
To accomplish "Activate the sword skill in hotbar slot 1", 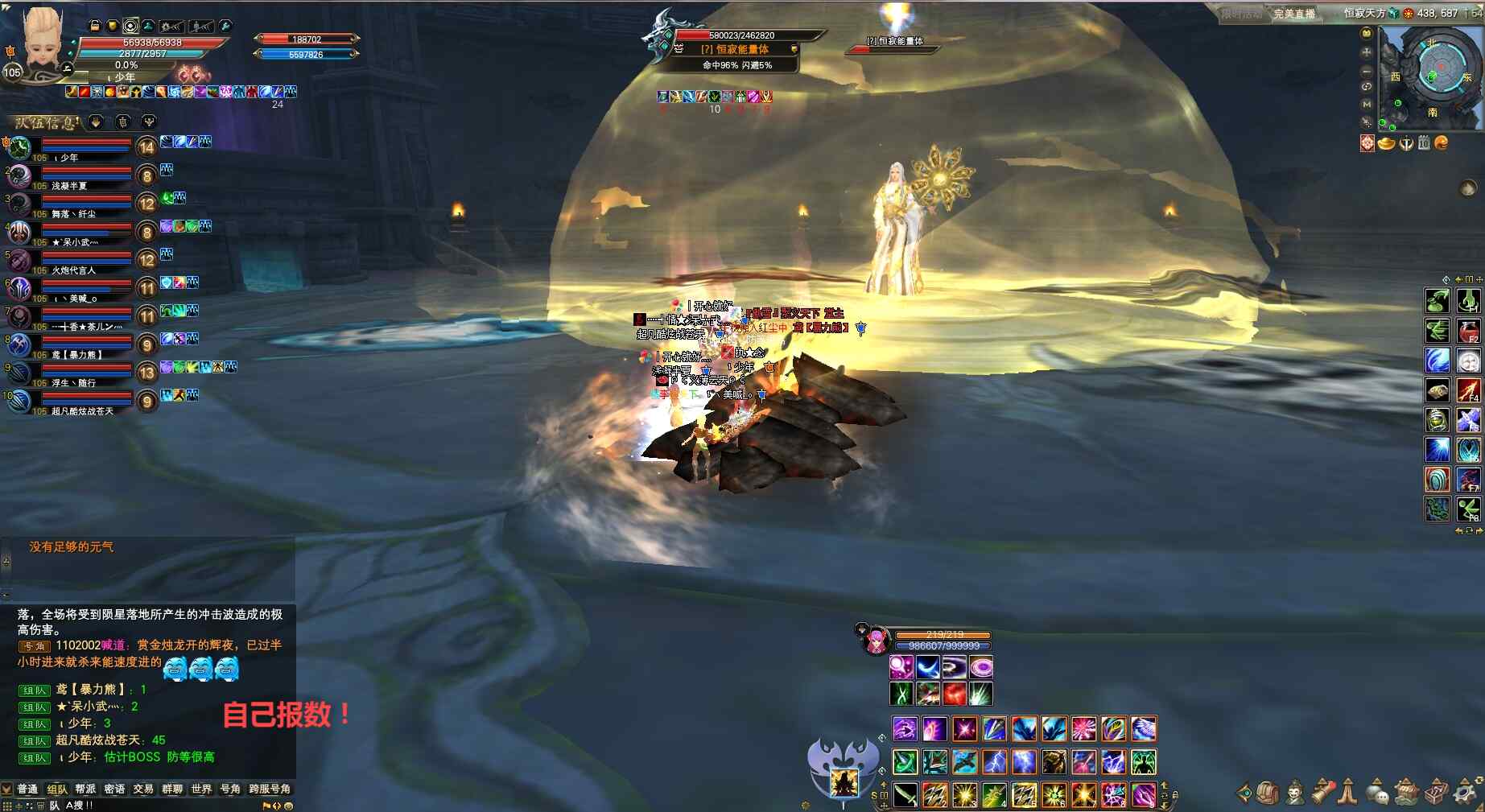I will pos(905,795).
